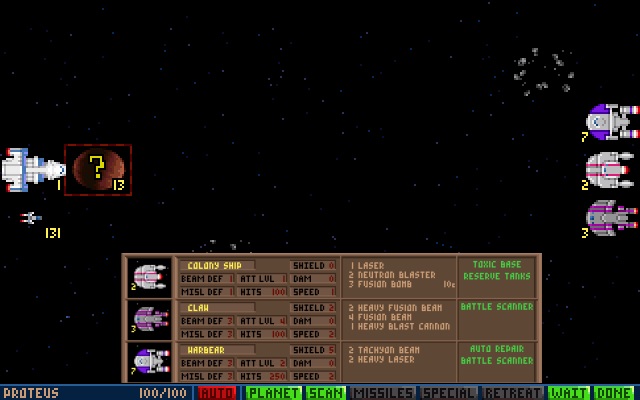640x400 pixels.
Task: End the turn with DONE
Action: pyautogui.click(x=614, y=393)
